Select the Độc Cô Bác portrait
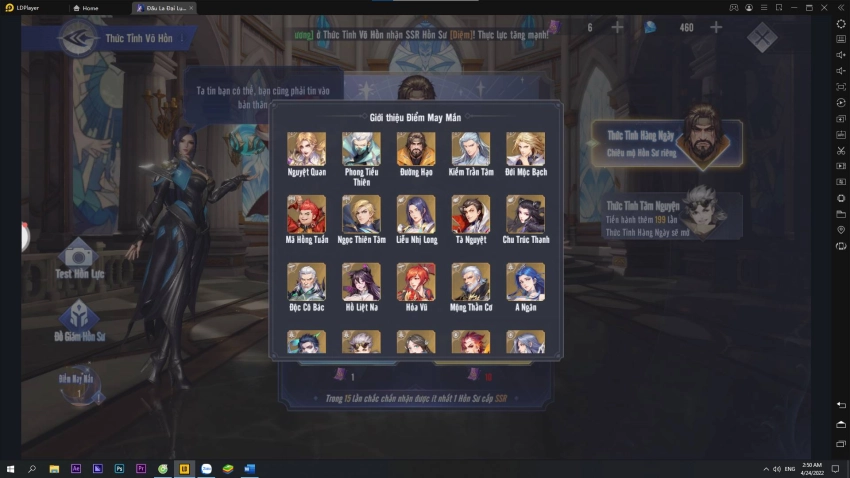 pyautogui.click(x=306, y=282)
